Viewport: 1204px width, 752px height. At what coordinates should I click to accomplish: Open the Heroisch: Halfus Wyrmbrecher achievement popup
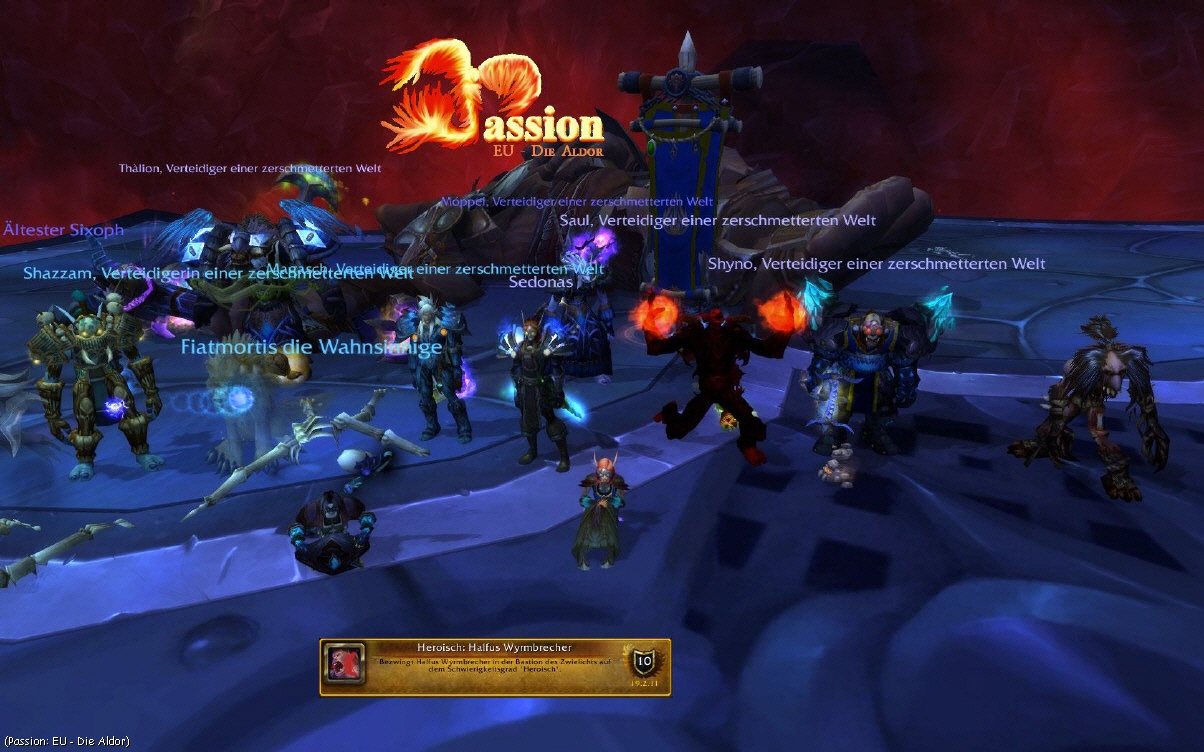(x=495, y=667)
